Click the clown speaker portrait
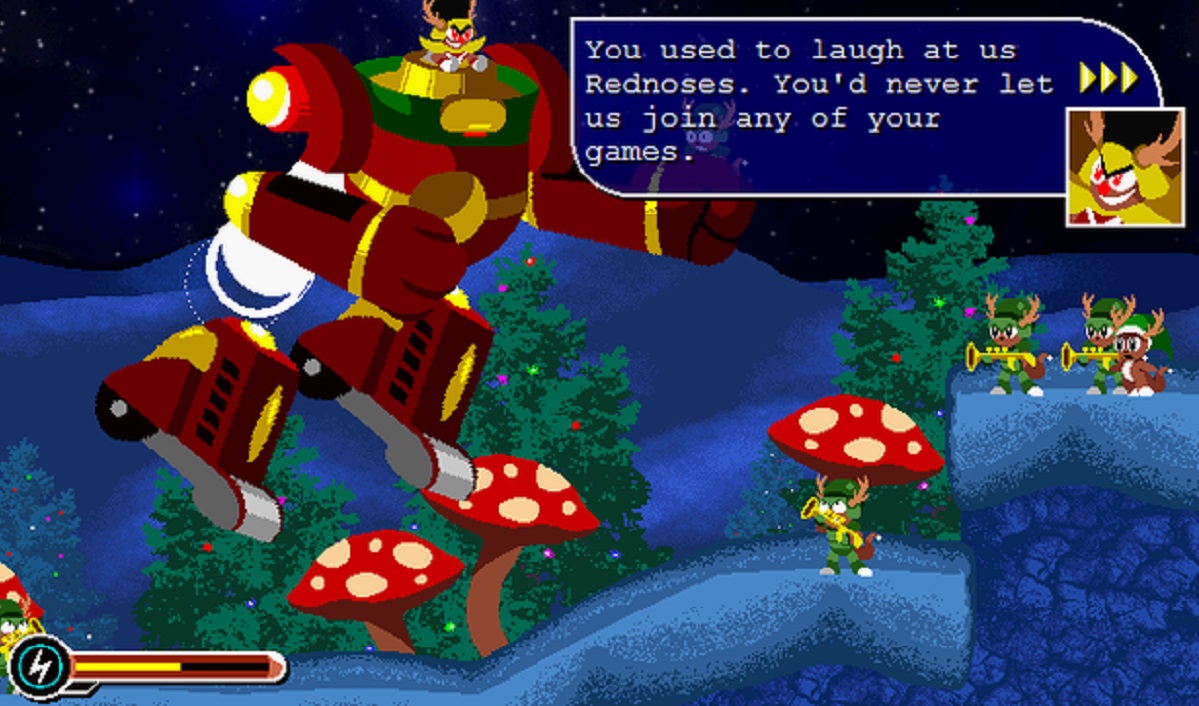The width and height of the screenshot is (1199, 706). coord(1109,166)
